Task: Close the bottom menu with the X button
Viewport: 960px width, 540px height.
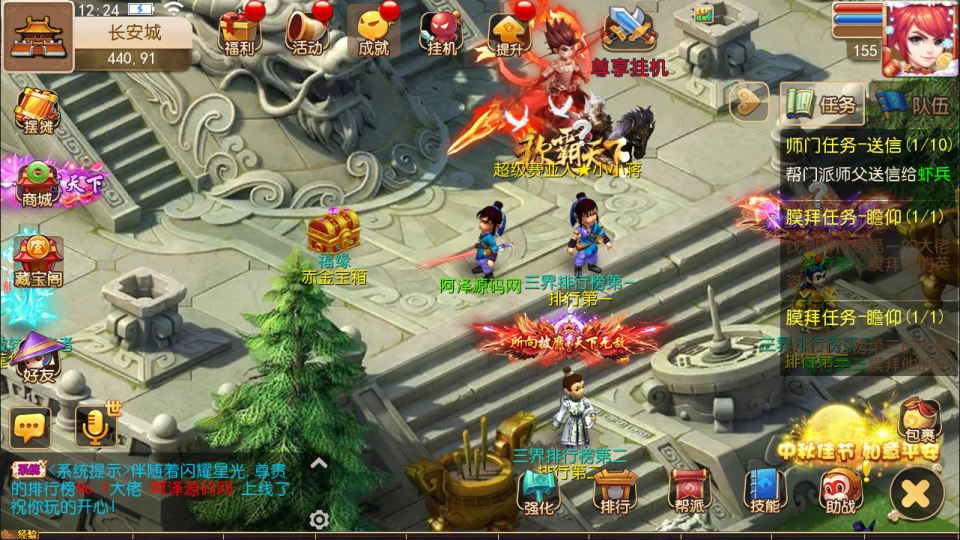Action: pyautogui.click(x=915, y=493)
